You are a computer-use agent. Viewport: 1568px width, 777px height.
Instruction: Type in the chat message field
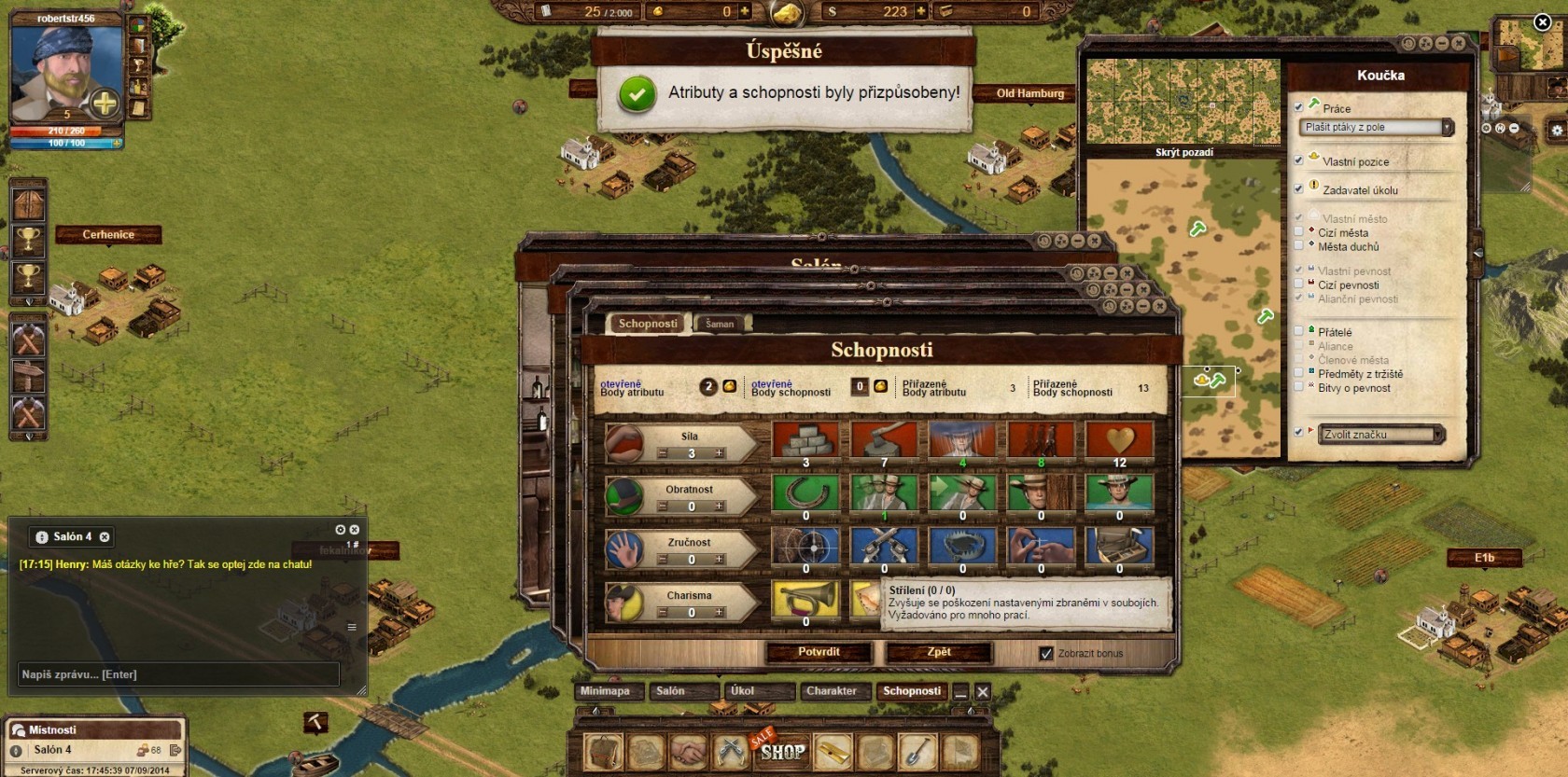(179, 674)
